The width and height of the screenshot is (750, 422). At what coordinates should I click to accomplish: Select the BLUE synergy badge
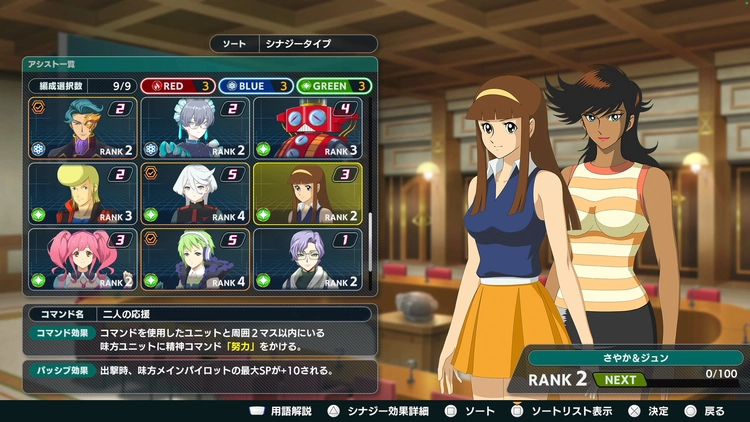[255, 86]
